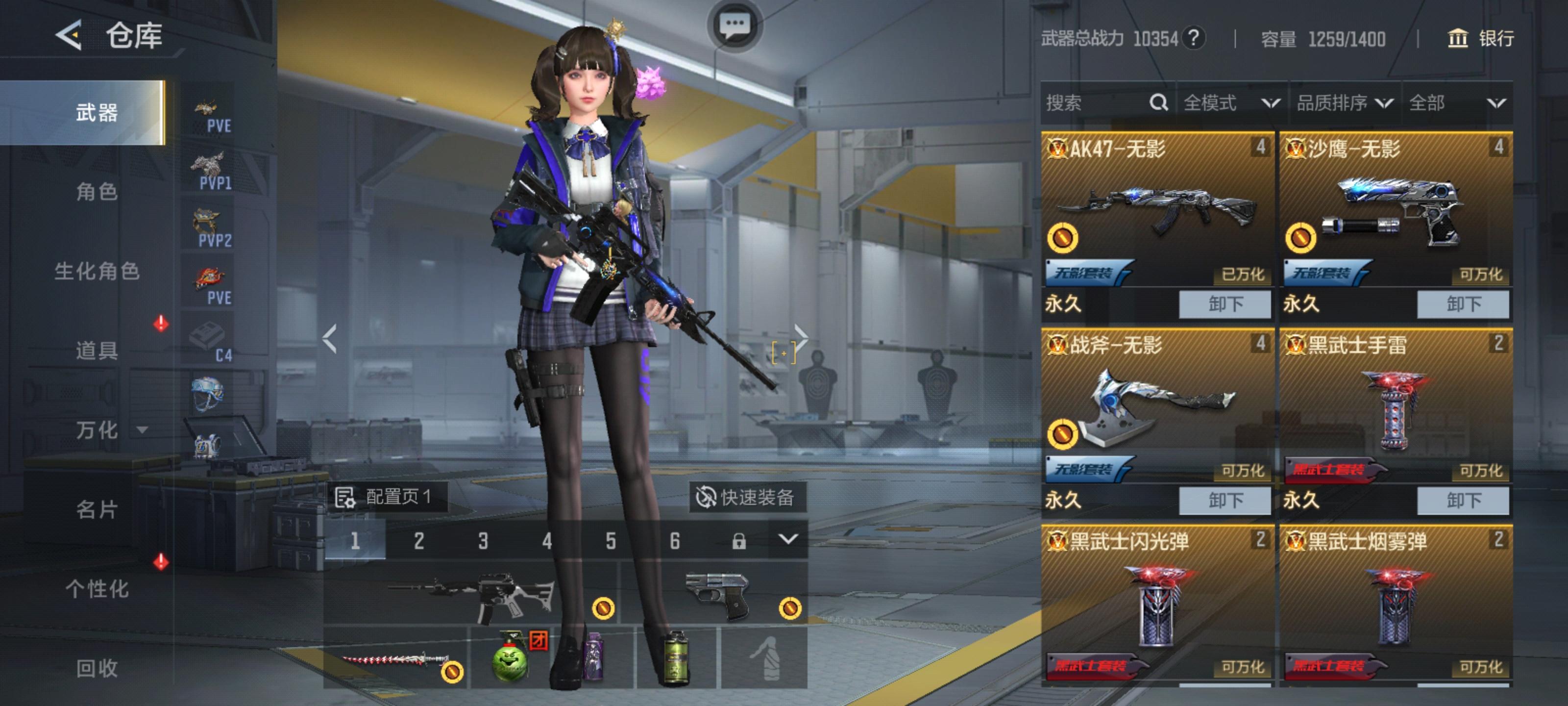Expand the 万化 sidebar section arrow
Viewport: 1568px width, 706px height.
pyautogui.click(x=144, y=430)
